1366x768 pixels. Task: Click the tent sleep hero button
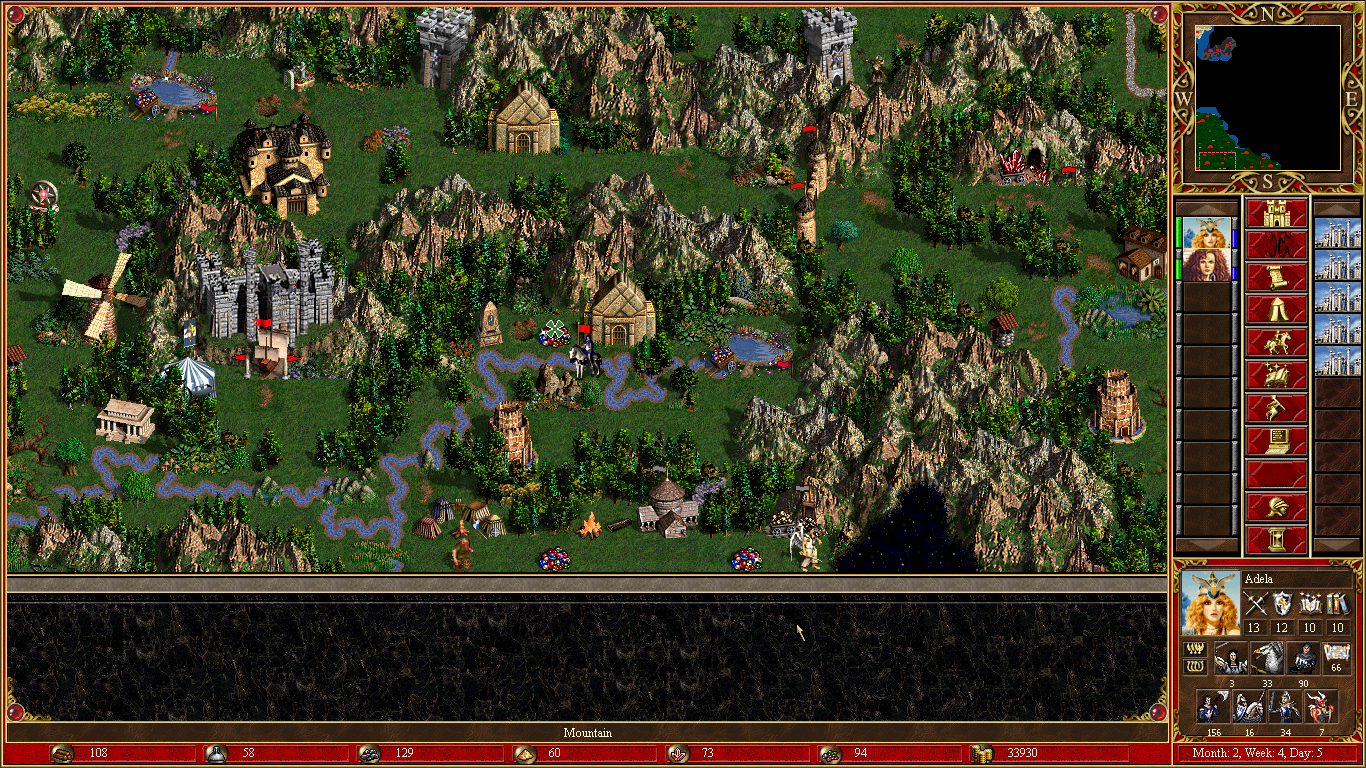[x=1276, y=310]
